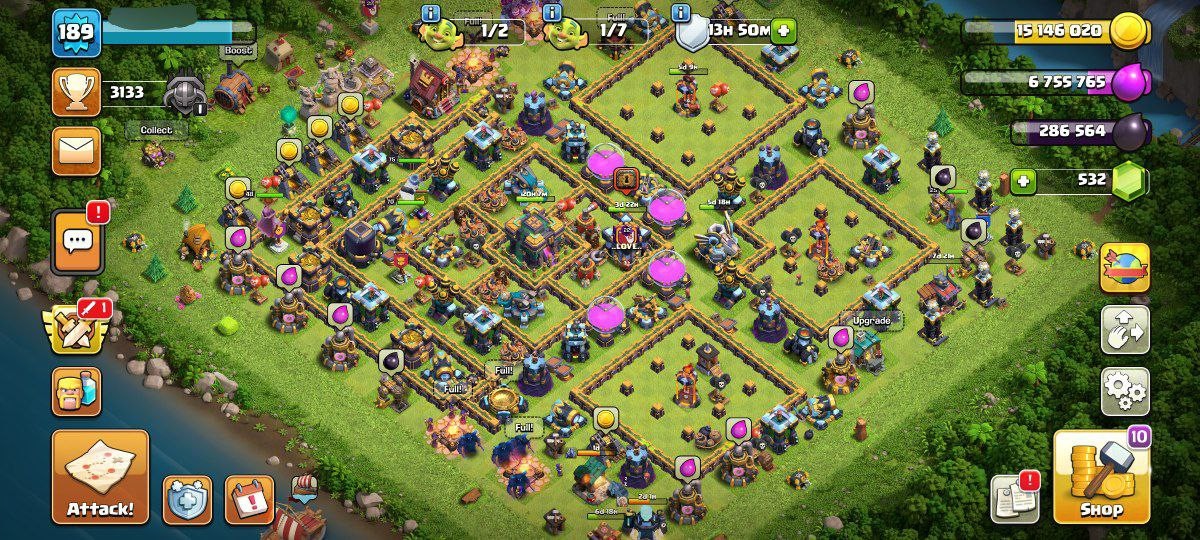Open the events calendar
This screenshot has width=1200, height=540.
249,499
